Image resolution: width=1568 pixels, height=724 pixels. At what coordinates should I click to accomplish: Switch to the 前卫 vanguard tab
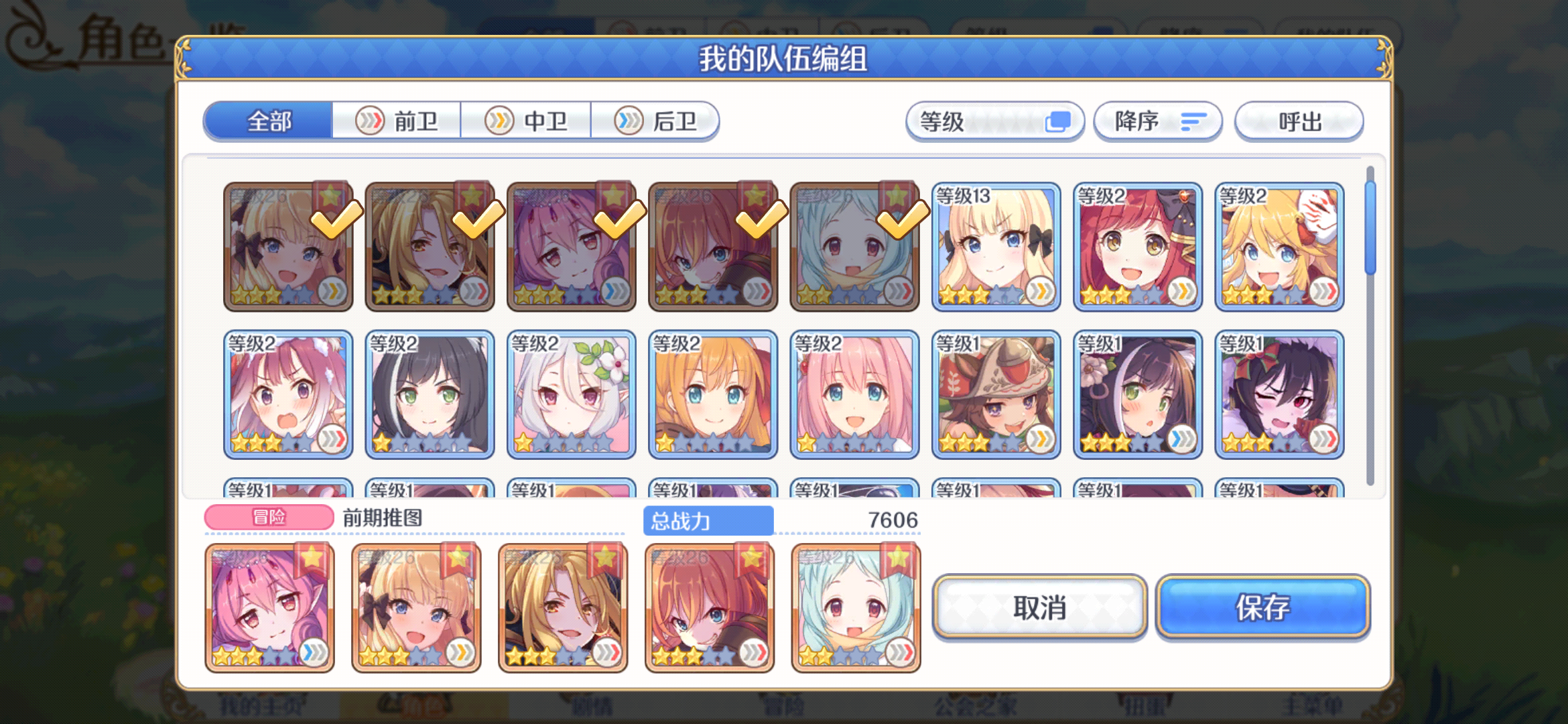(397, 121)
